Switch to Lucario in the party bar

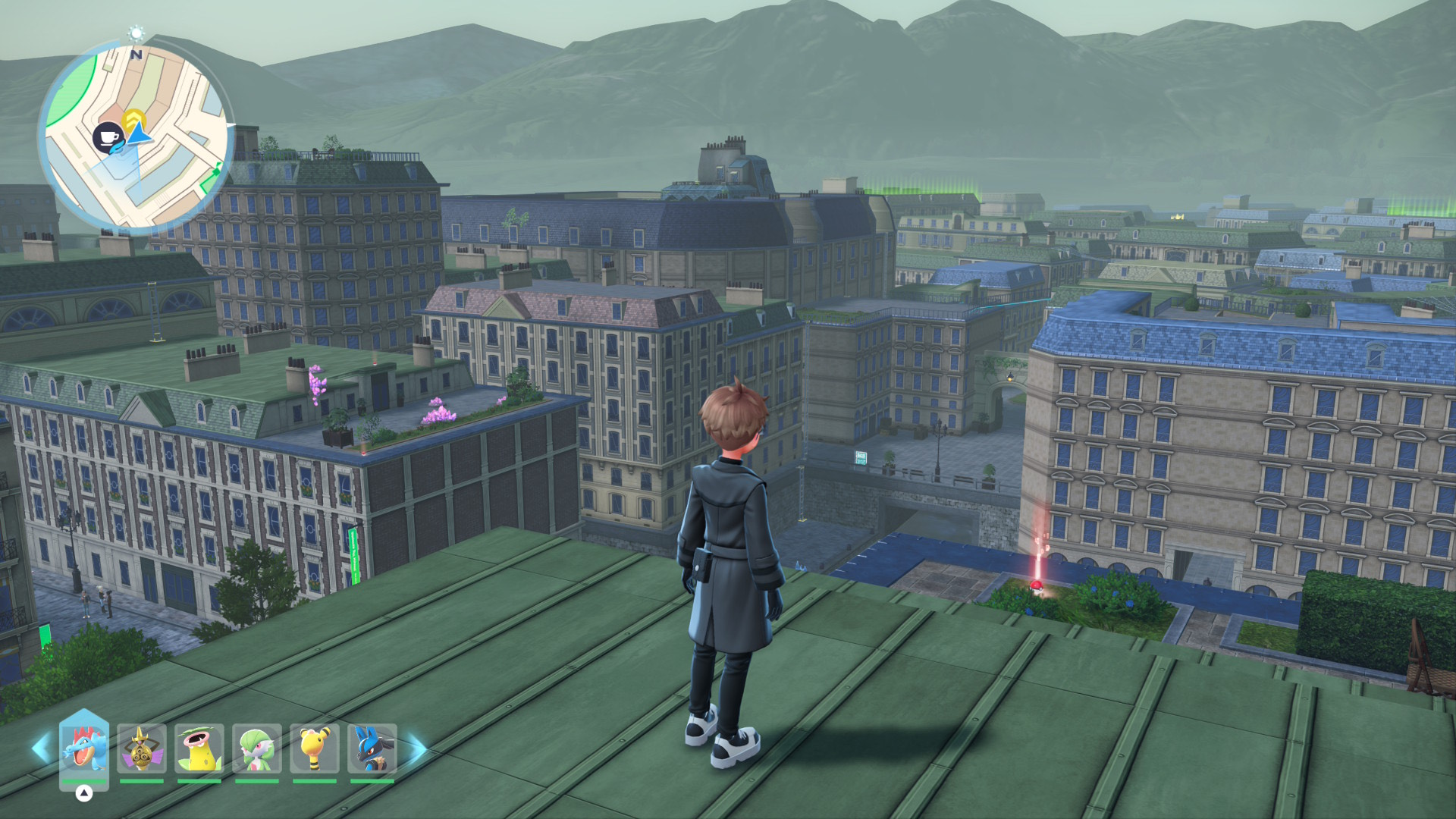coord(372,748)
